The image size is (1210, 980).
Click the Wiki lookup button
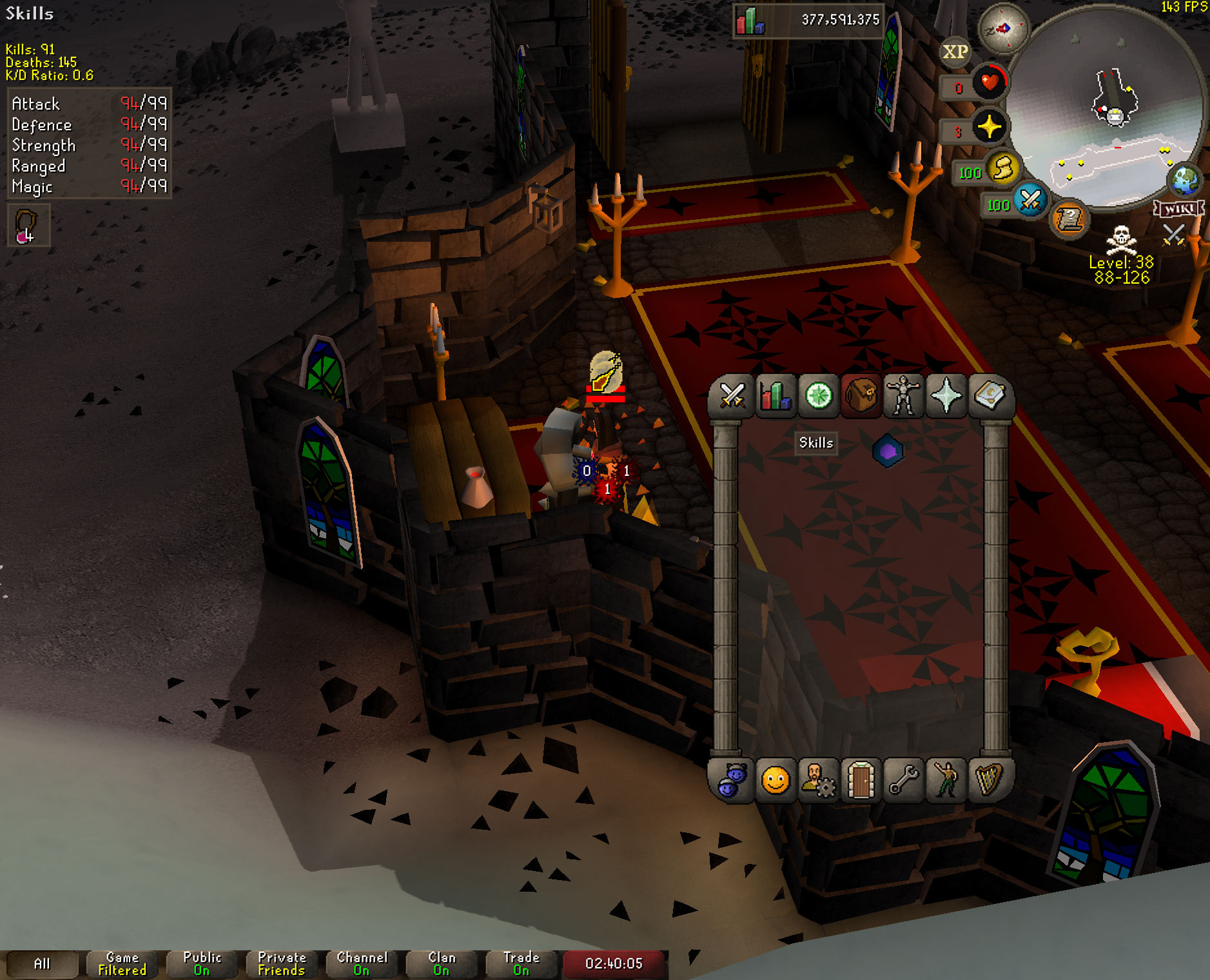click(x=1178, y=208)
